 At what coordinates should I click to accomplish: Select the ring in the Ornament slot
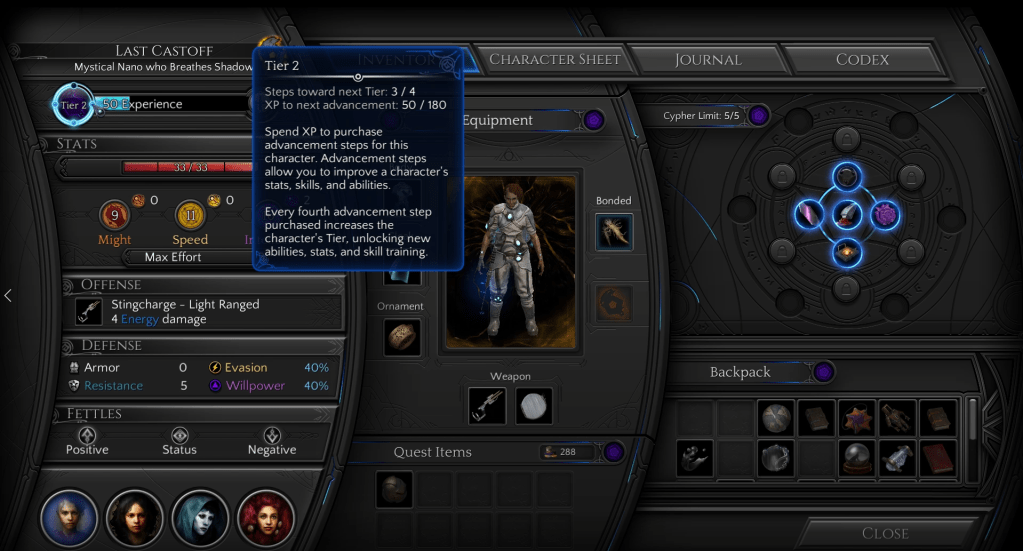(x=402, y=337)
